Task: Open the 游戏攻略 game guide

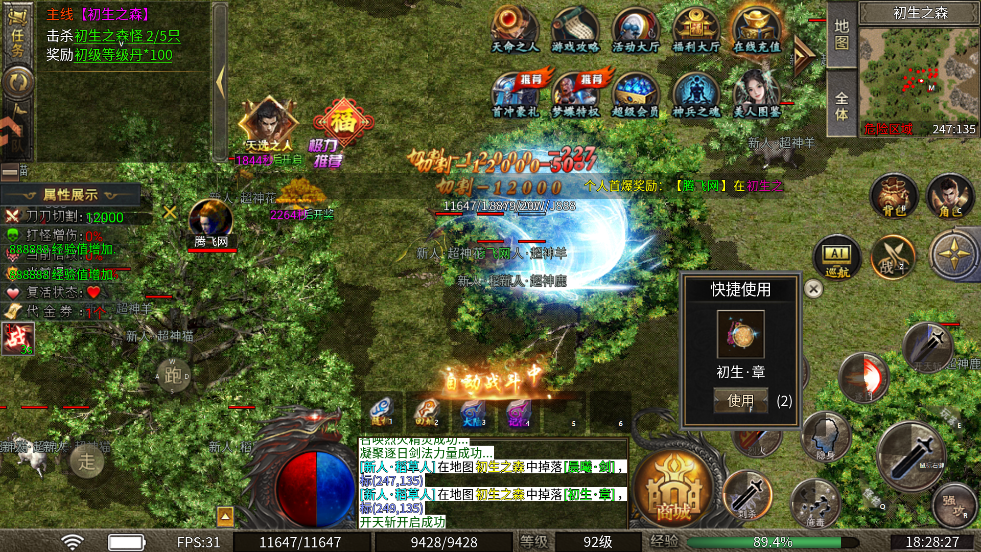Action: click(576, 28)
